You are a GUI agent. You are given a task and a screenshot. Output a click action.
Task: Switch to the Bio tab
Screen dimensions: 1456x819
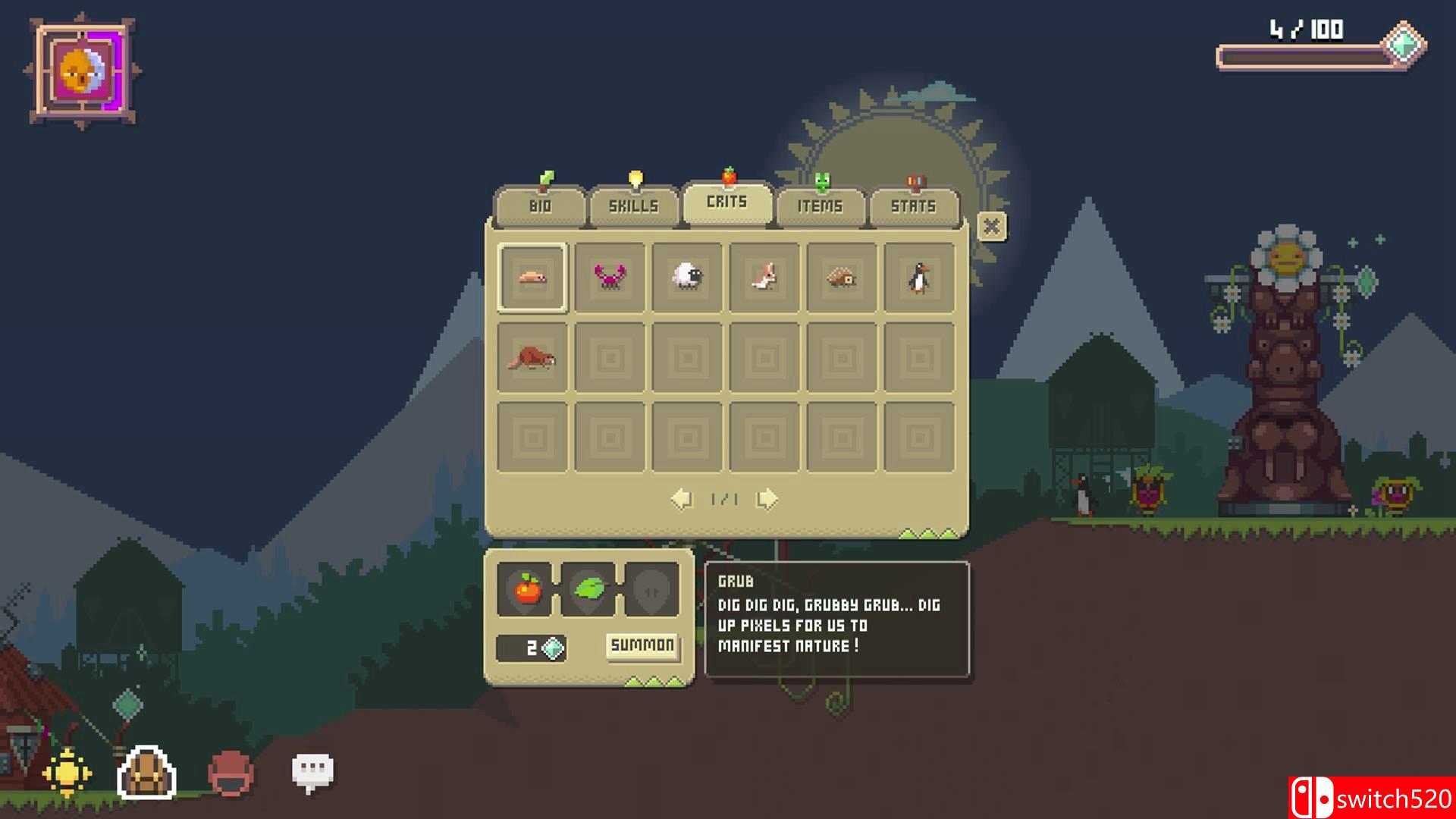pos(540,206)
